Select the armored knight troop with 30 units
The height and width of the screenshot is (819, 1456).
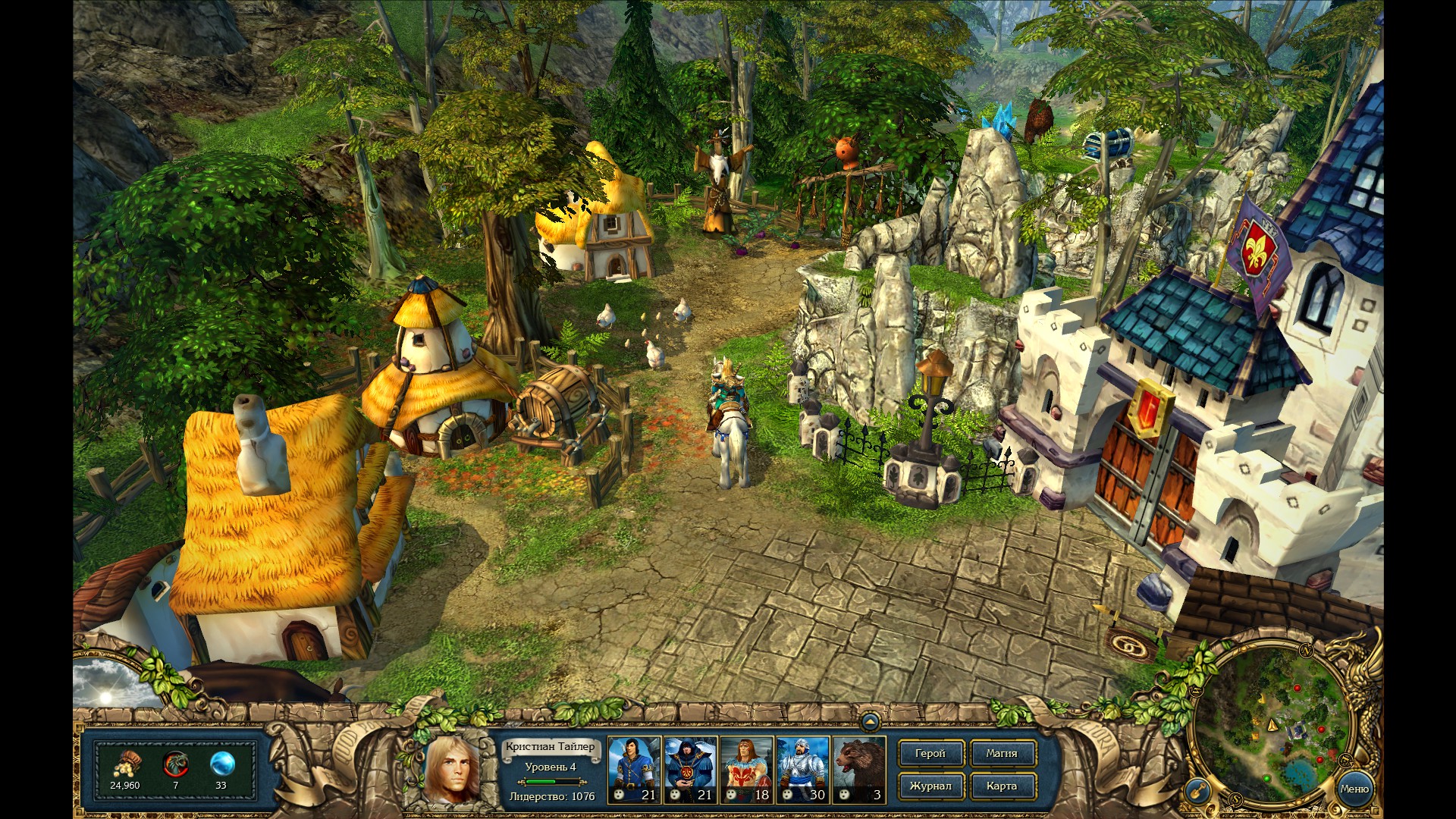tap(802, 770)
